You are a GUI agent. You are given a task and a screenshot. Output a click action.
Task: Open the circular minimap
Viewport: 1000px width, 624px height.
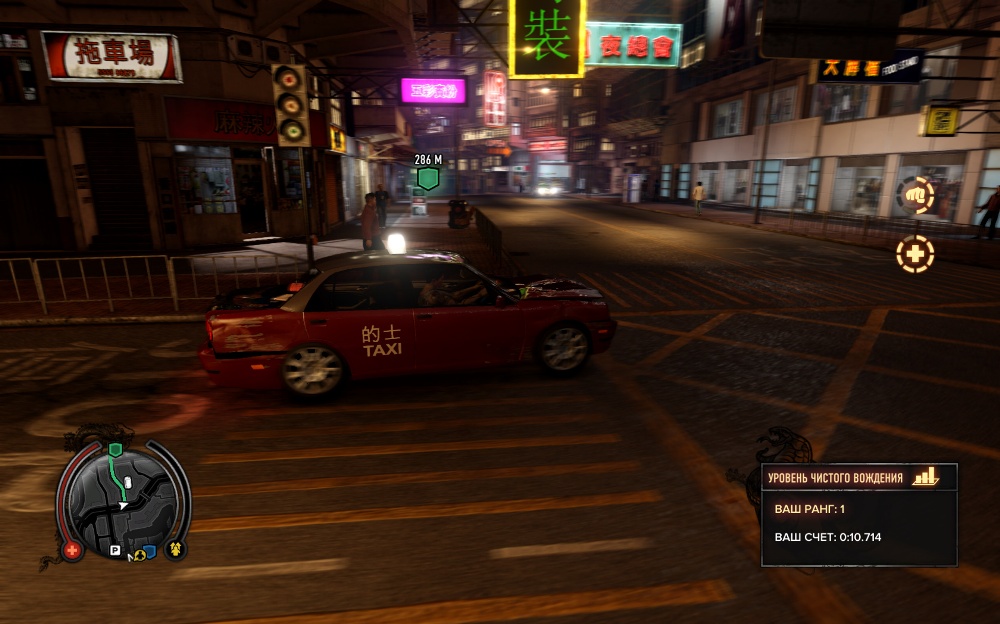123,500
